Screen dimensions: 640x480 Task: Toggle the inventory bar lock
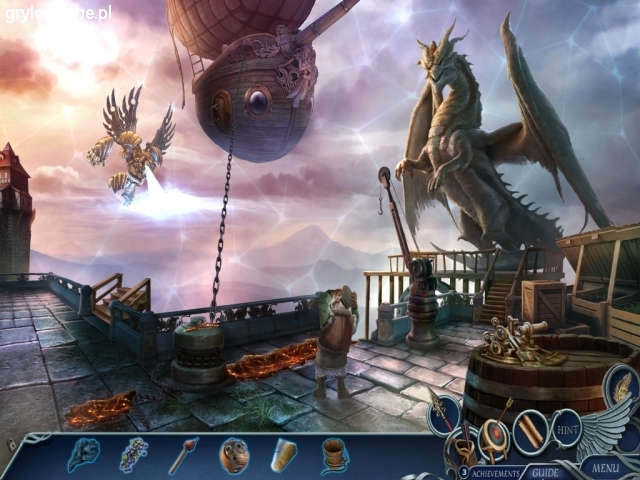11,442
